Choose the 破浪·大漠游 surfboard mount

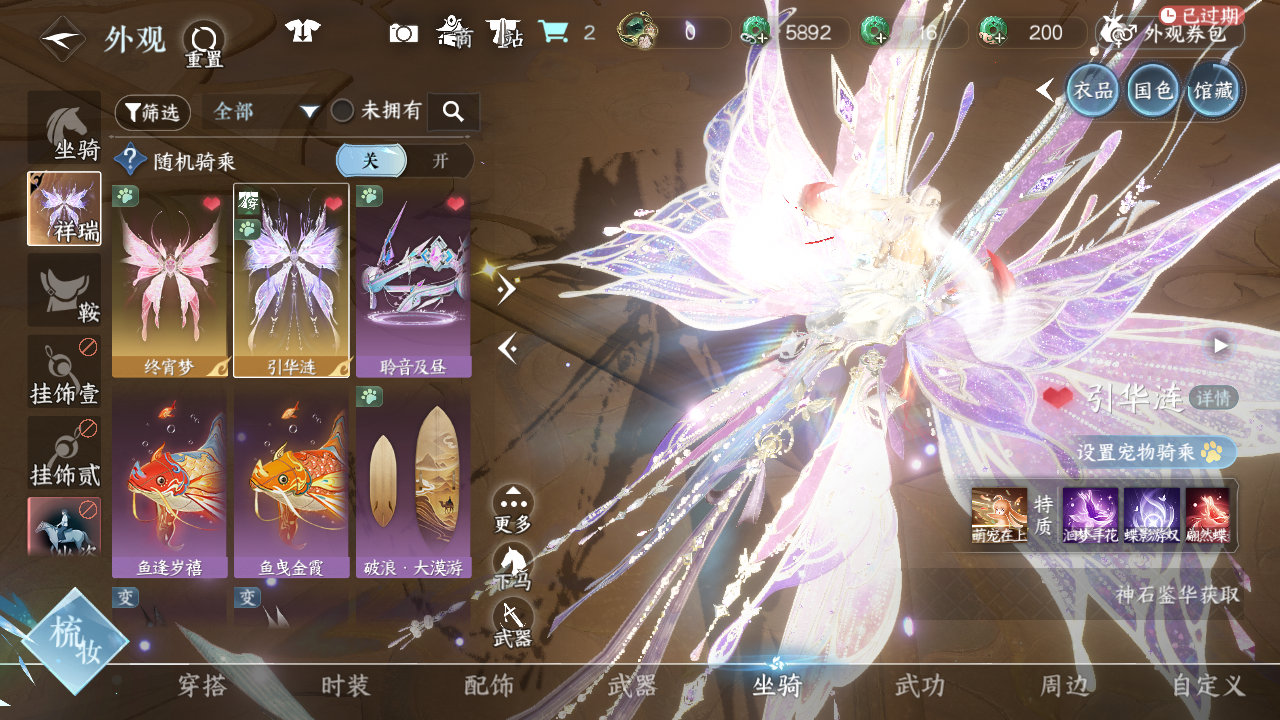click(413, 485)
